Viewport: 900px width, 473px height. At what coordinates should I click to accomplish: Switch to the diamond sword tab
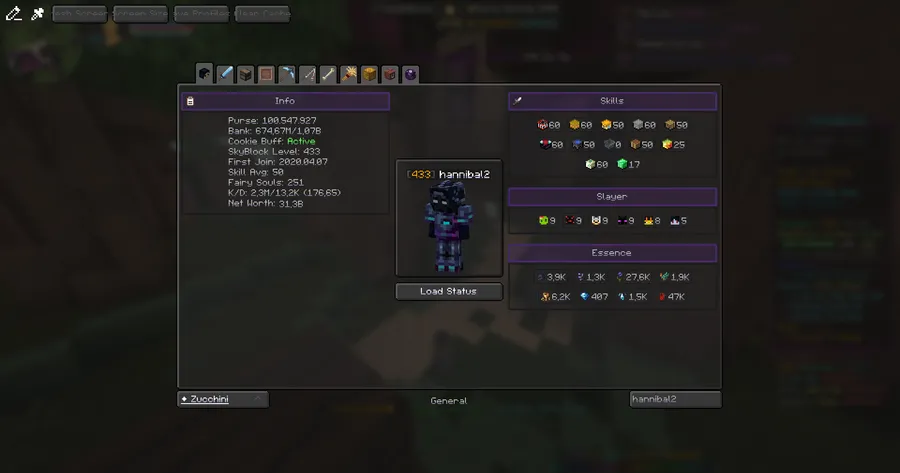tap(226, 74)
